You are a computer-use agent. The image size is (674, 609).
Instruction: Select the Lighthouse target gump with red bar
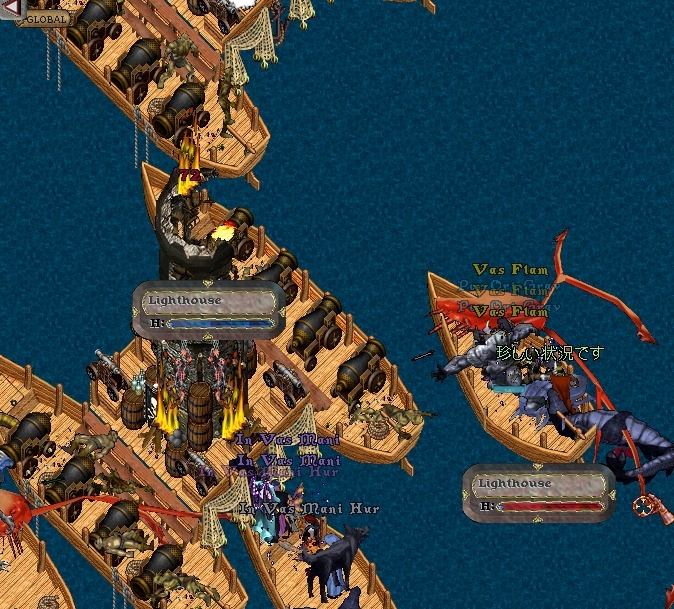[x=538, y=493]
